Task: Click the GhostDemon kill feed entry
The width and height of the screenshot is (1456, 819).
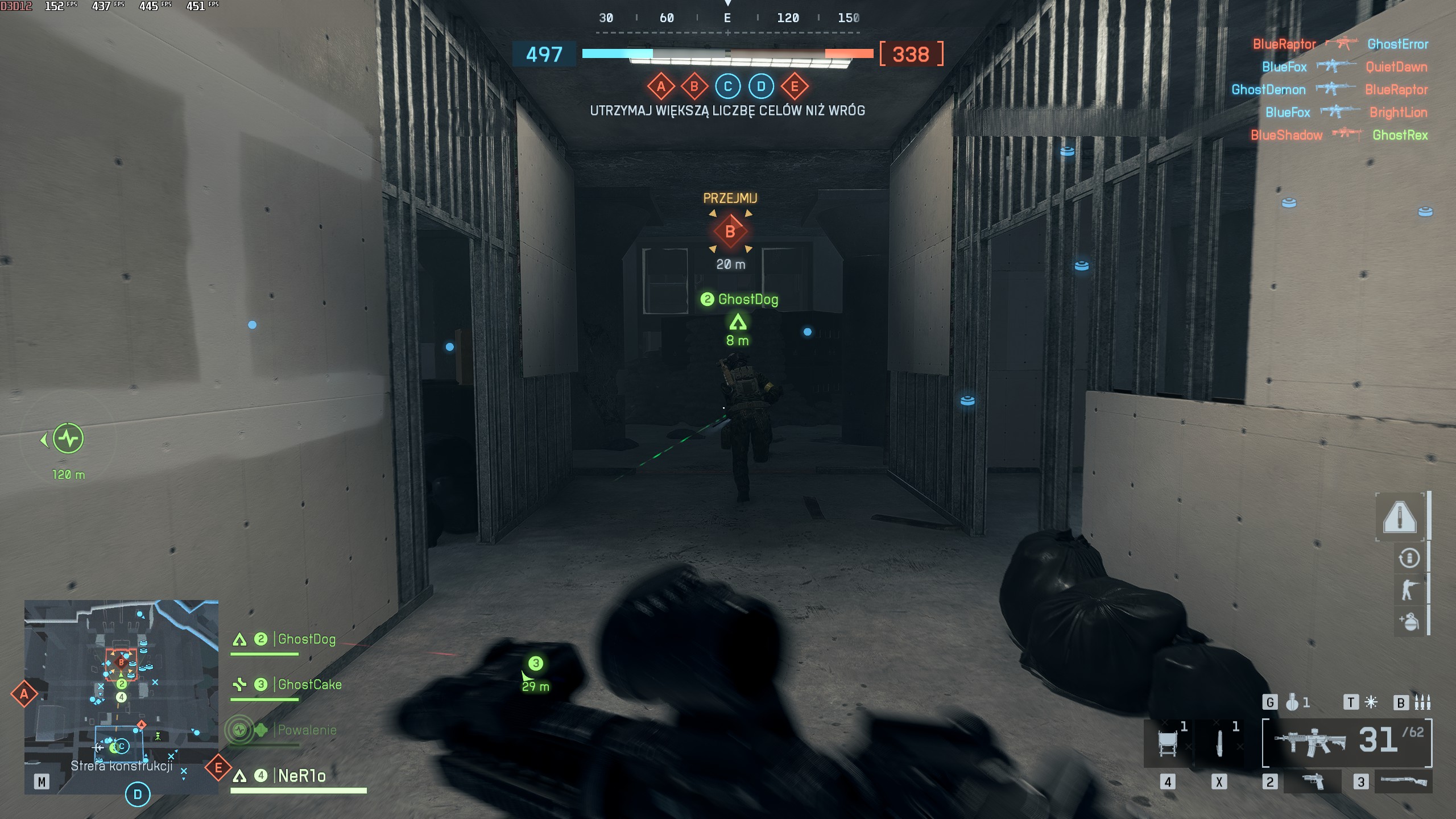Action: tap(1268, 90)
